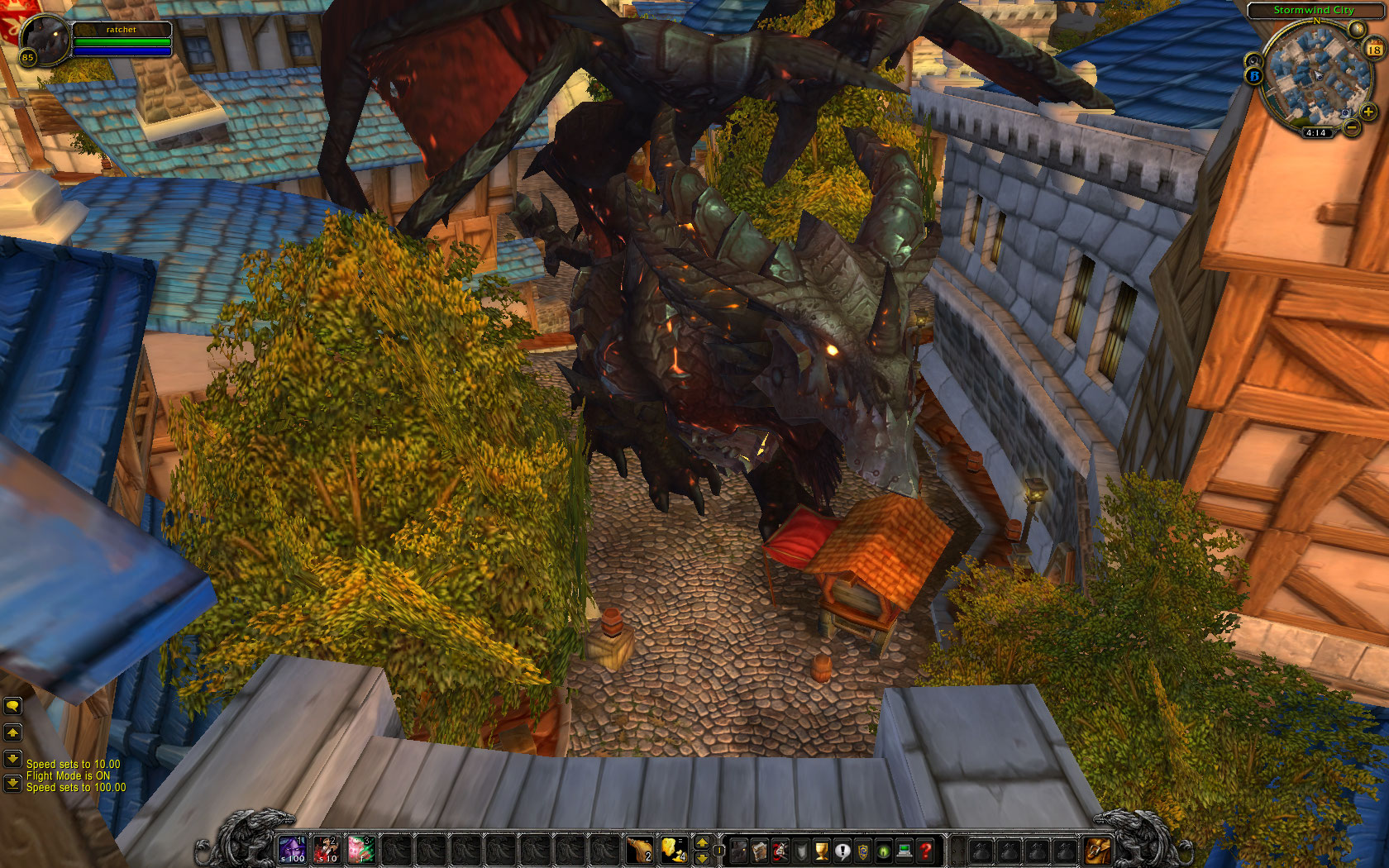
Task: Open the red question mark help button
Action: tap(926, 850)
